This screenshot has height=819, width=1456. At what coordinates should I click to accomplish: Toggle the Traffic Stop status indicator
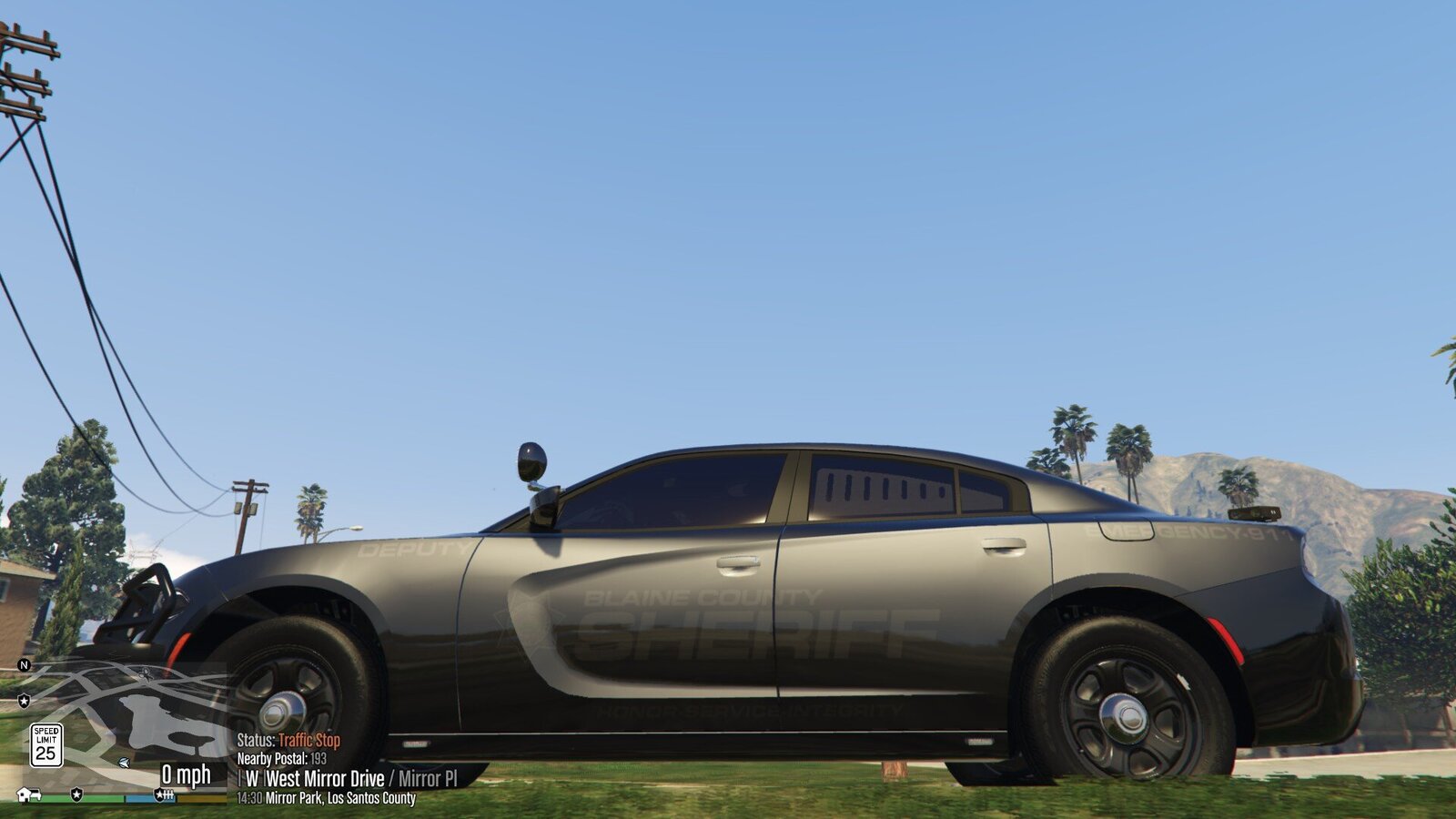tap(310, 740)
